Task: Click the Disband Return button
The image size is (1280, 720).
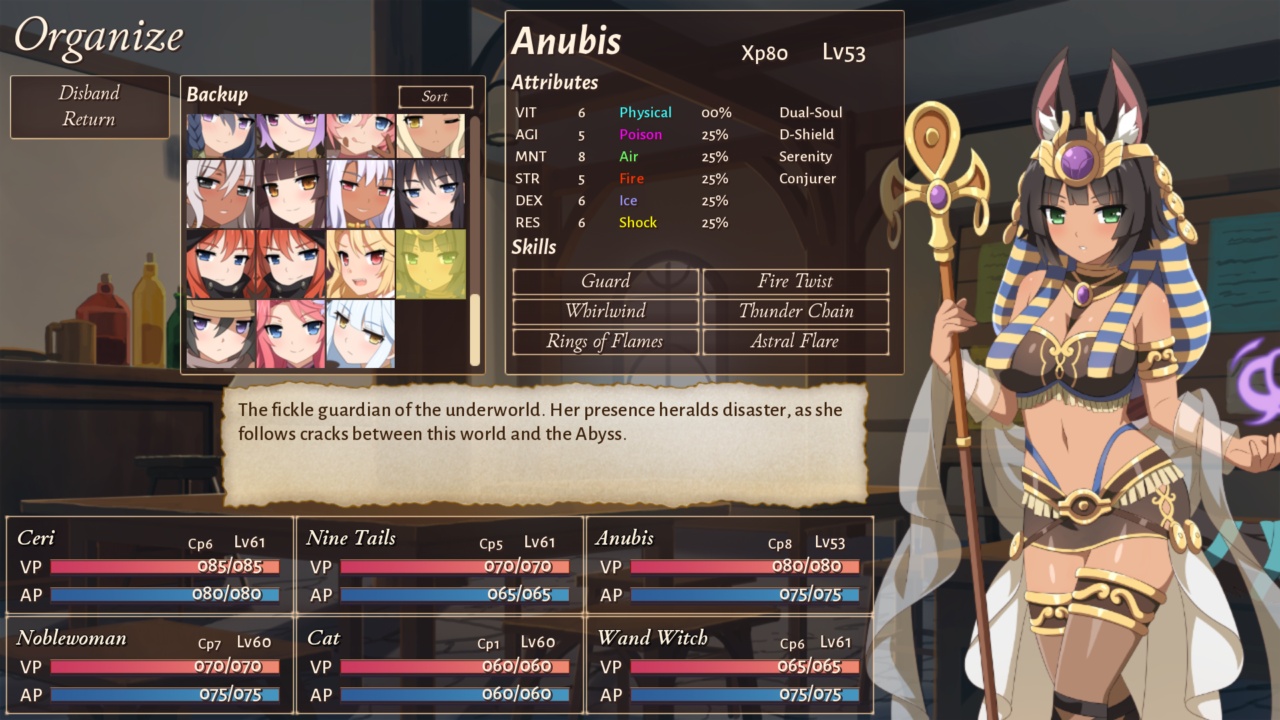Action: [89, 105]
